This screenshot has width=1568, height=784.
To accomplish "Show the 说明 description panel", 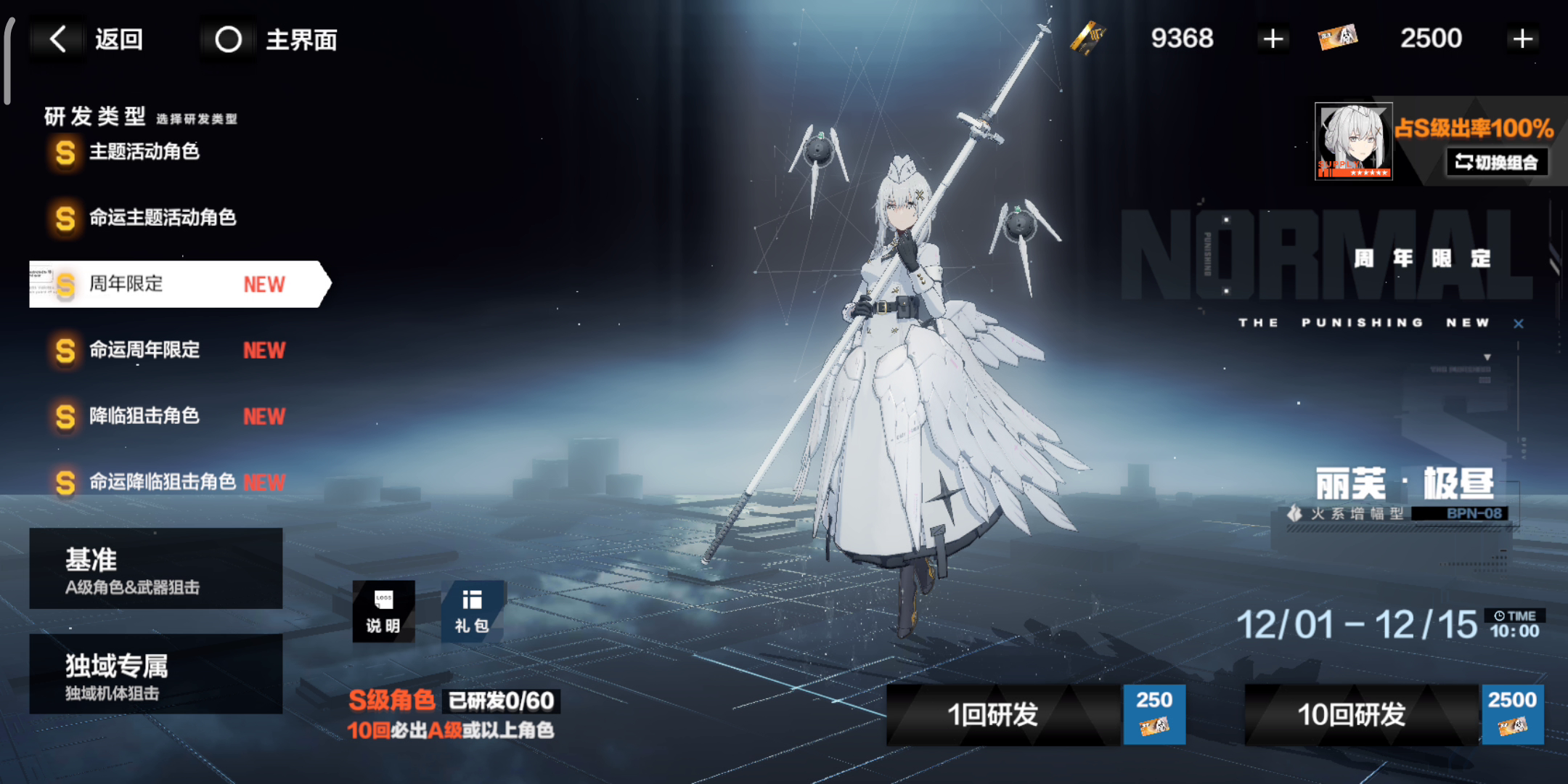I will [x=383, y=611].
